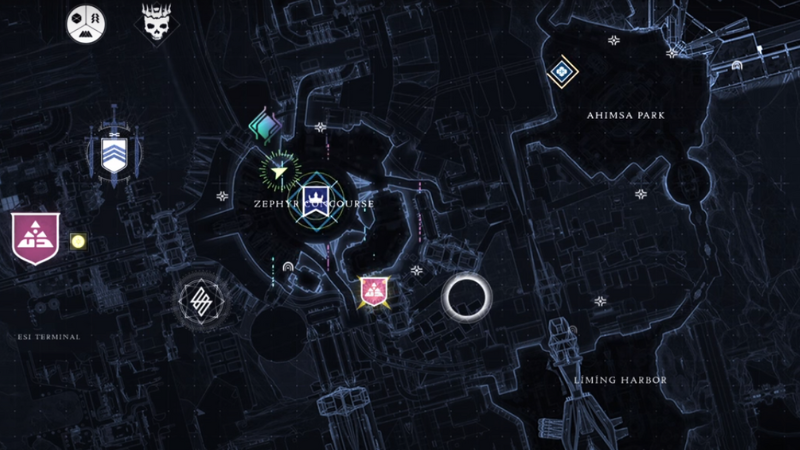Select the white ring map cursor

tap(467, 296)
